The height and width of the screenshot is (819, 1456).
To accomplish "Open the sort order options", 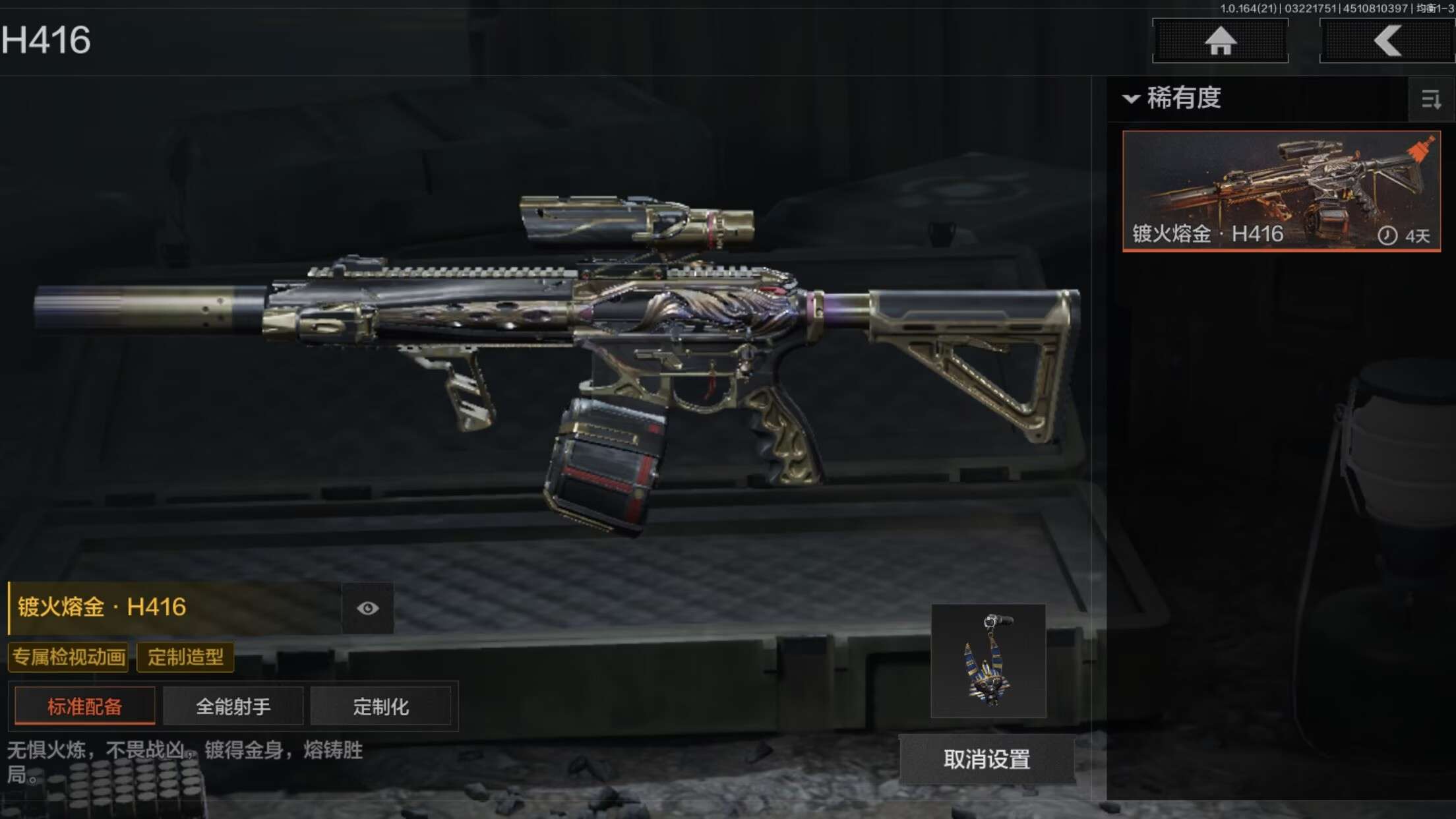I will 1431,100.
